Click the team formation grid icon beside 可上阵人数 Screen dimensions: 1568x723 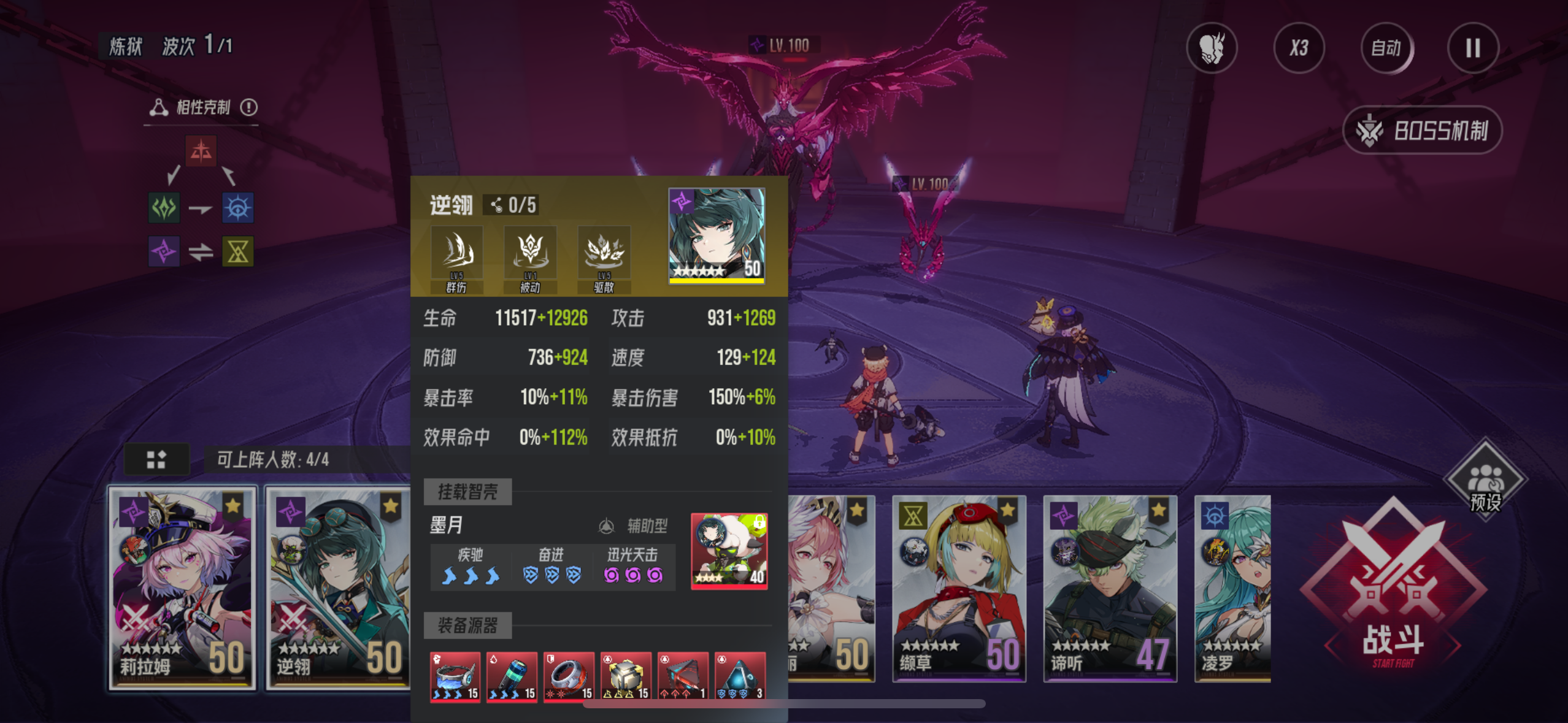(157, 459)
